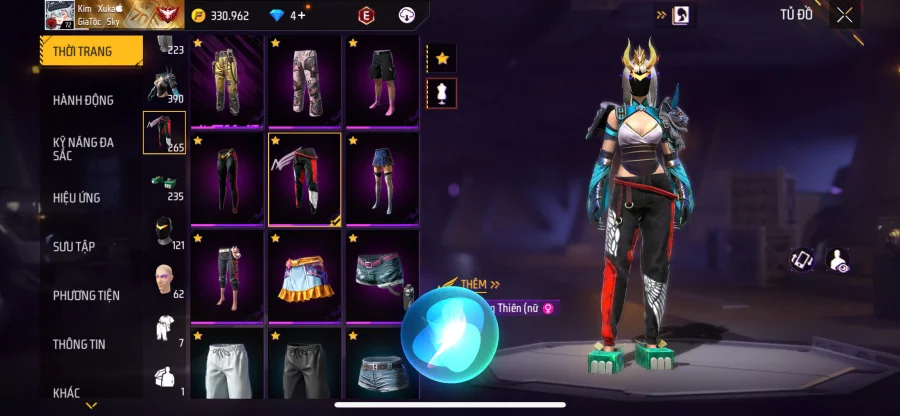Select the blue skirt with thigh-high stockings
The width and height of the screenshot is (900, 416).
point(382,179)
